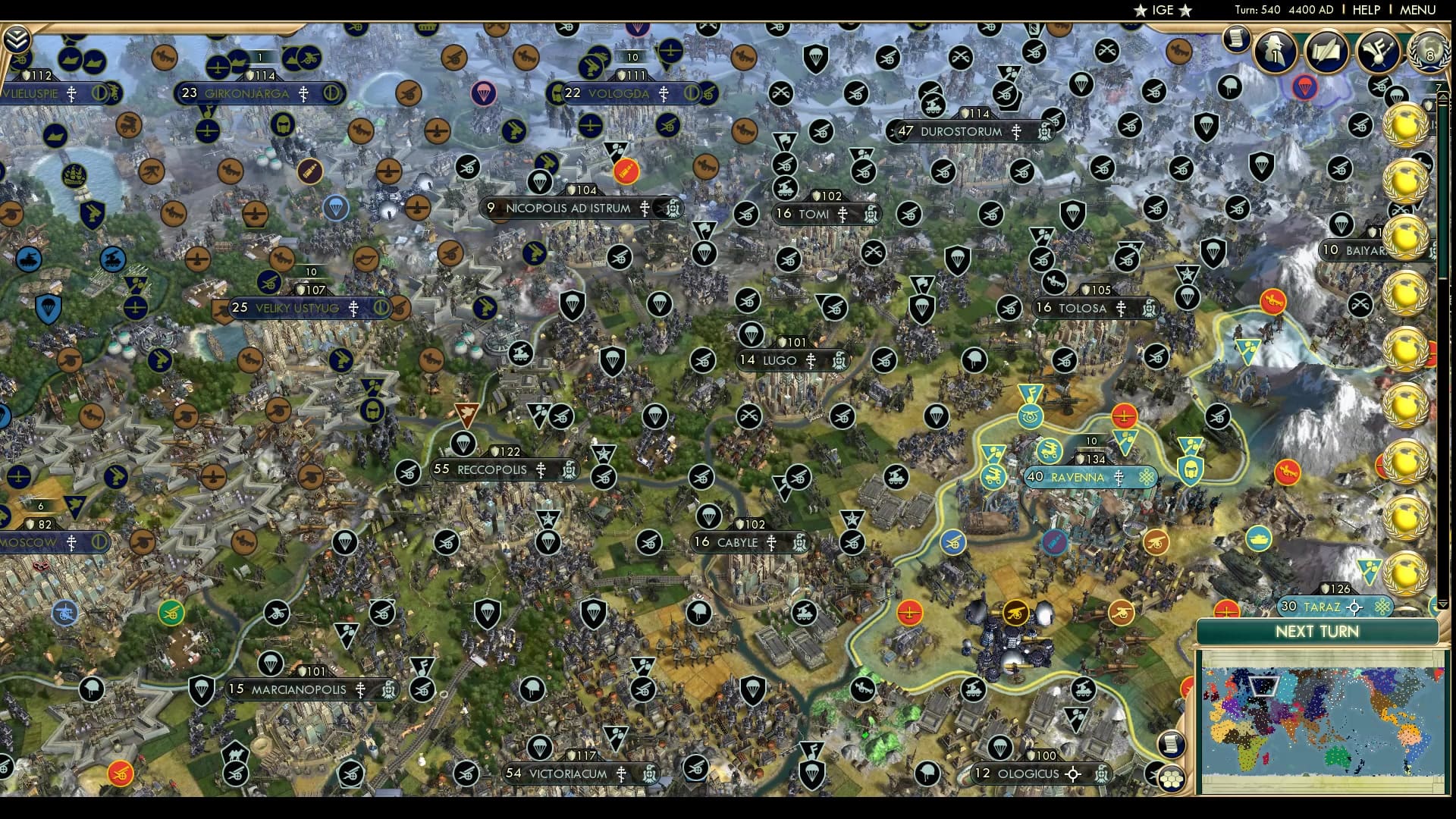The height and width of the screenshot is (819, 1456).
Task: Open the Culture and Tourism overview
Action: point(1376,53)
